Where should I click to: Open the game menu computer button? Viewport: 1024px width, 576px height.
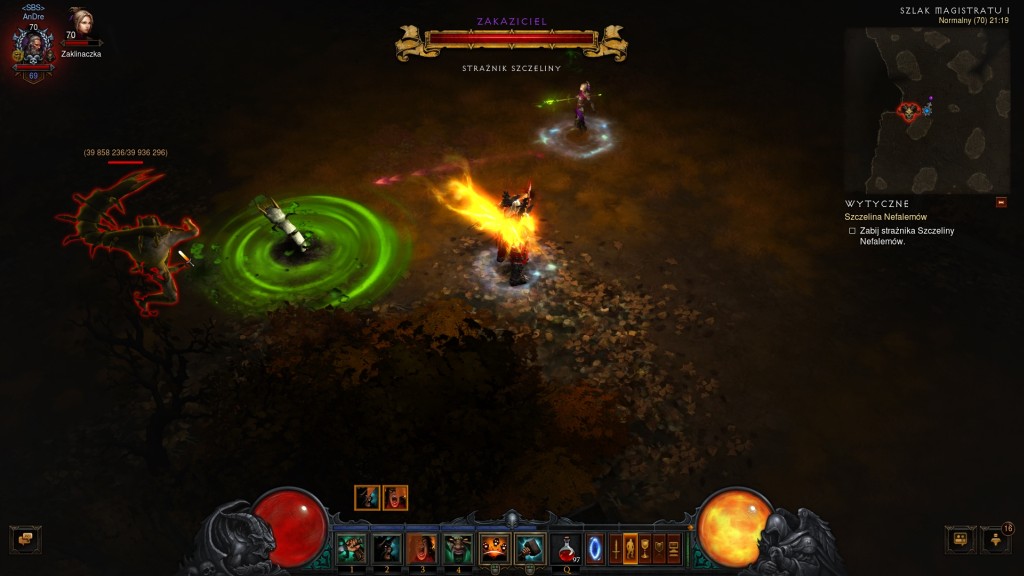point(675,549)
